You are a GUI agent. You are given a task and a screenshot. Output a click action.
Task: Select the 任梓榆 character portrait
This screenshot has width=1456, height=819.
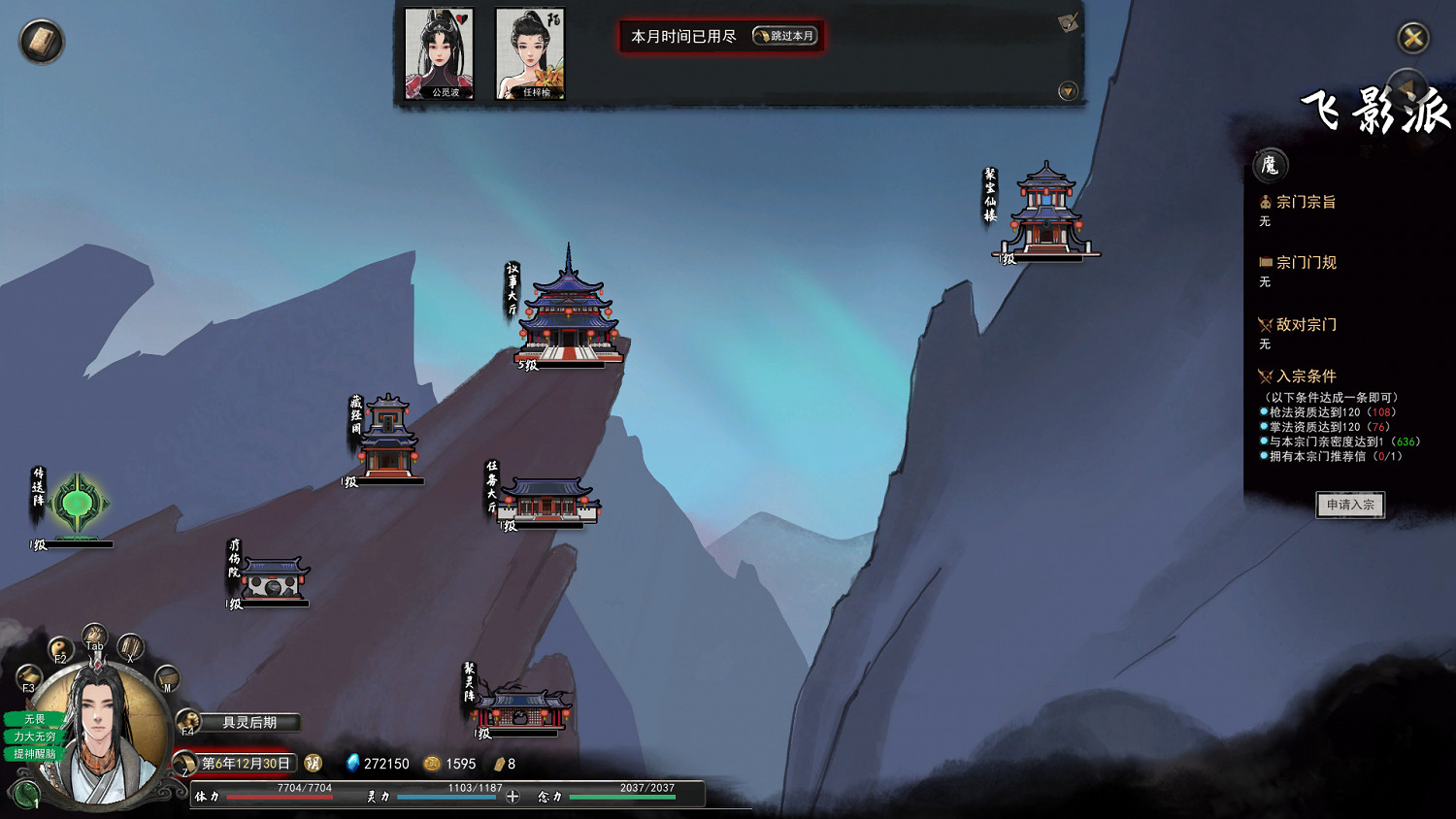tap(530, 53)
